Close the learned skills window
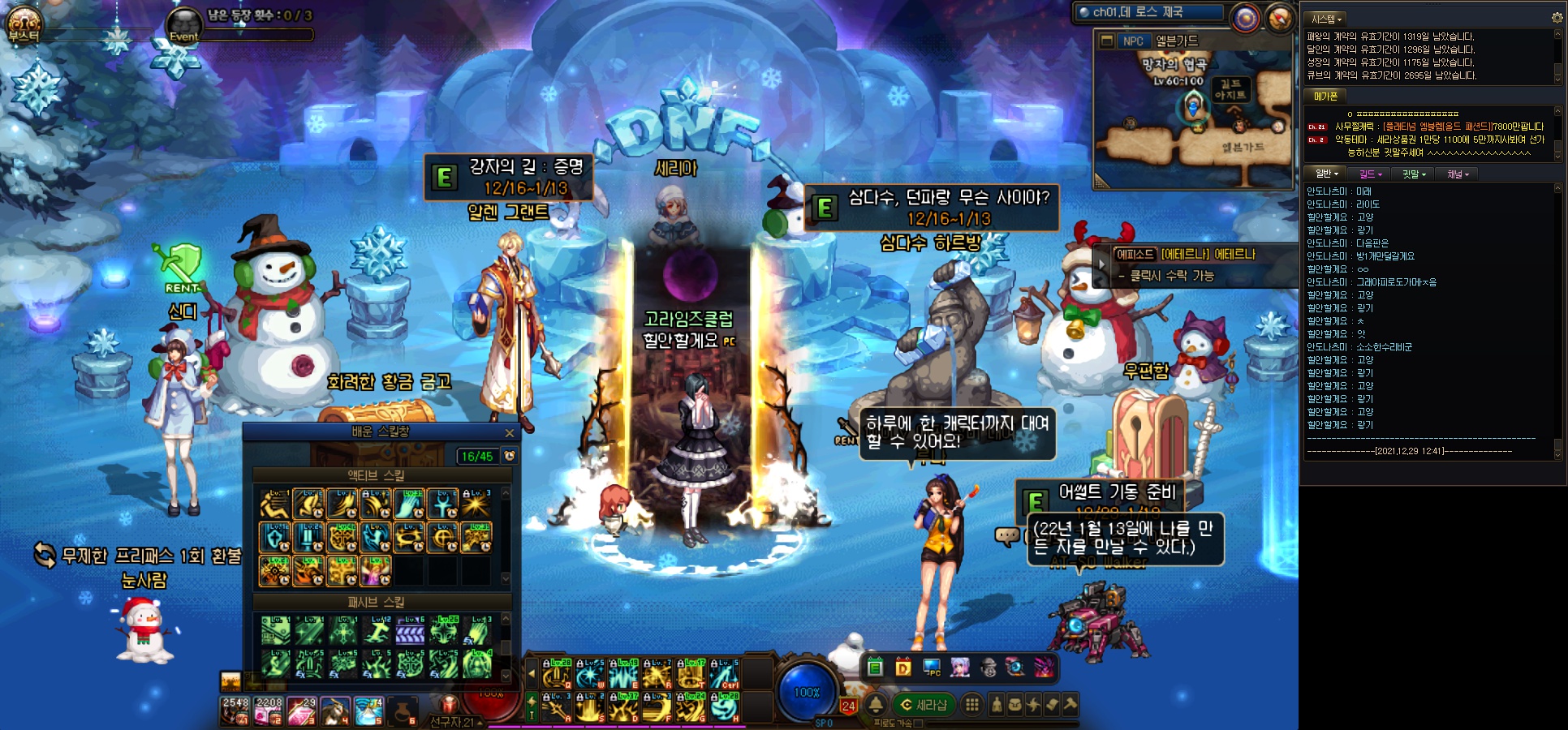Screen dimensions: 1568x730 [510, 433]
